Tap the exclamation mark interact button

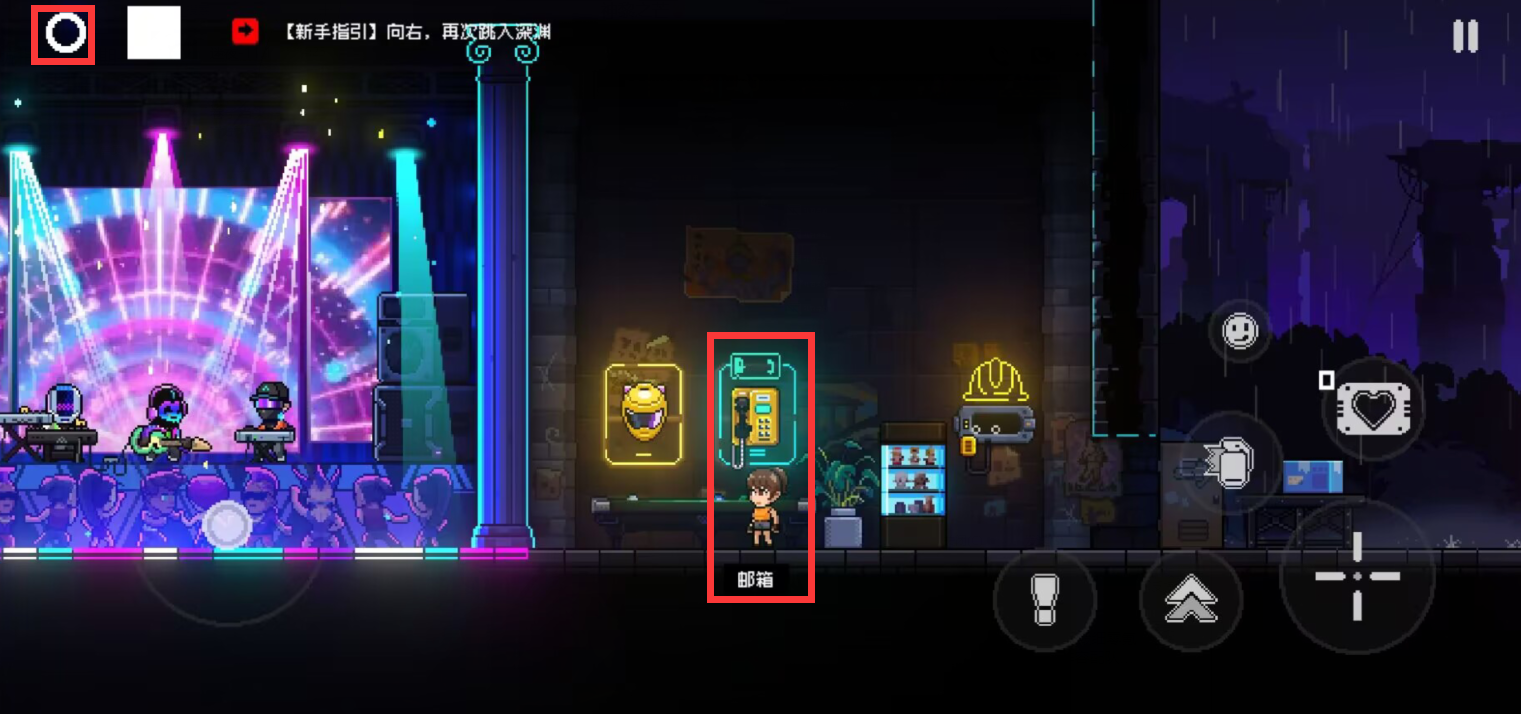[1045, 600]
